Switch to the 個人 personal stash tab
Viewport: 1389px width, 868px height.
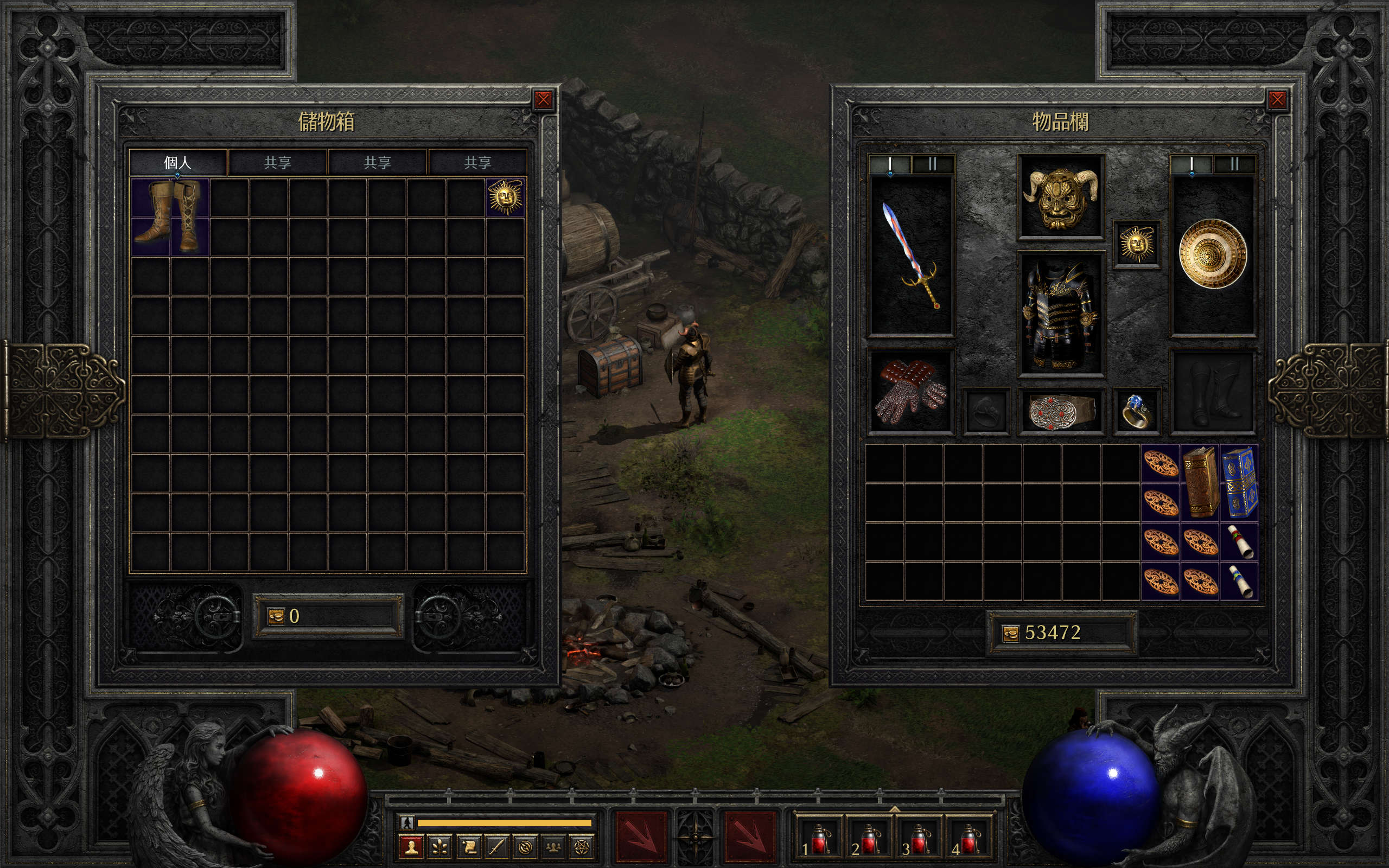(177, 162)
